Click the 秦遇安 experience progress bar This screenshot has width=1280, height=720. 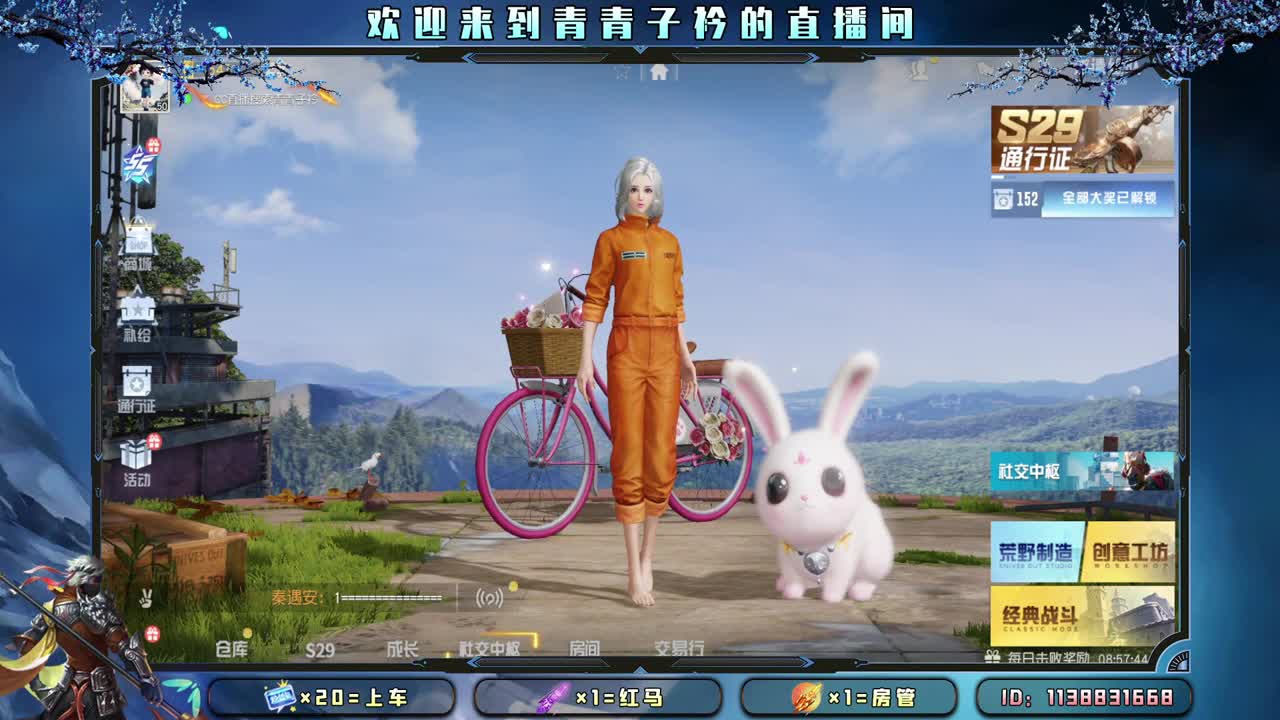390,596
